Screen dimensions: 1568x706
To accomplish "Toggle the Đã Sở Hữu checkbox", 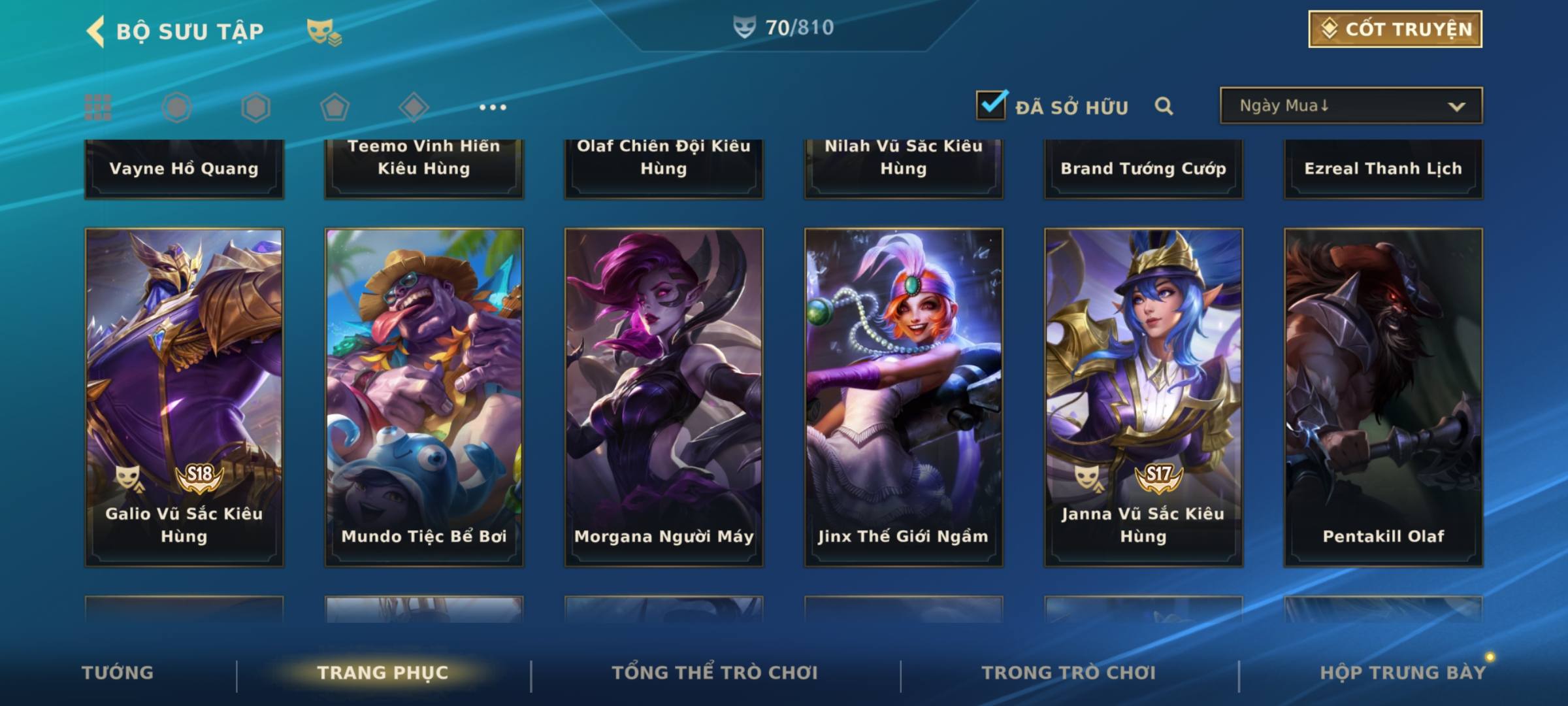I will (x=991, y=105).
